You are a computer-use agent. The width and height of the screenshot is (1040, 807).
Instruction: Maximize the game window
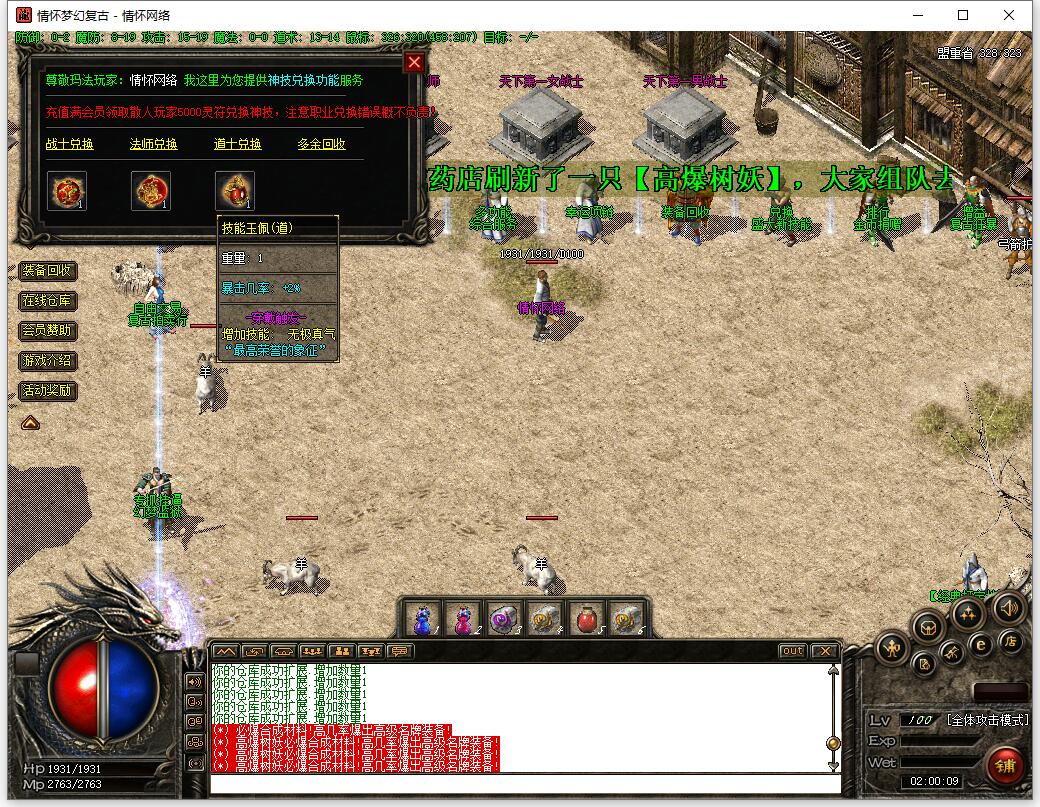tap(963, 15)
